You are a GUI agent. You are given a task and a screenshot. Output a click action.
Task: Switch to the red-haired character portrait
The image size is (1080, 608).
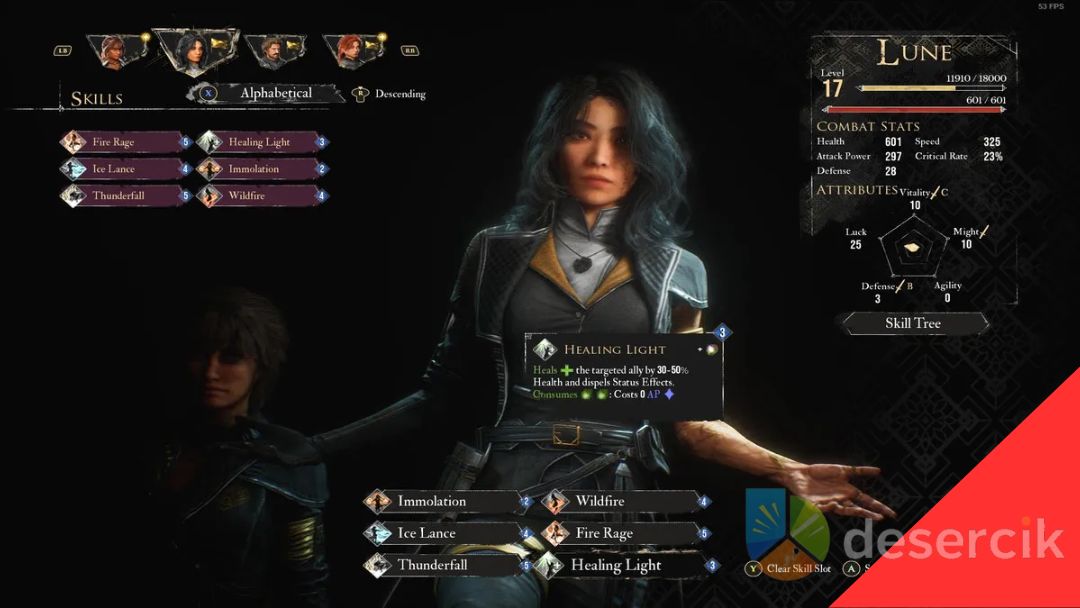tap(347, 50)
